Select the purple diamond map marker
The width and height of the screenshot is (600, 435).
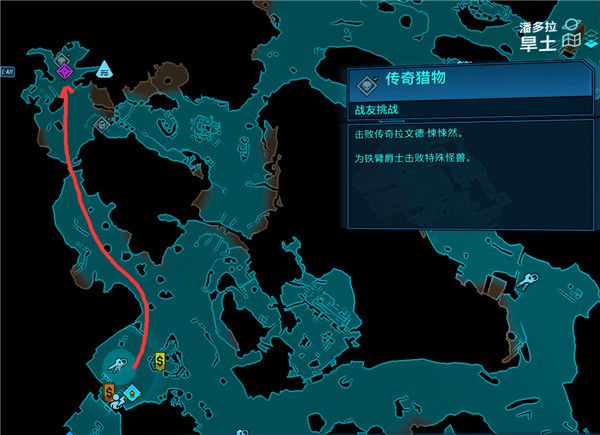63,71
